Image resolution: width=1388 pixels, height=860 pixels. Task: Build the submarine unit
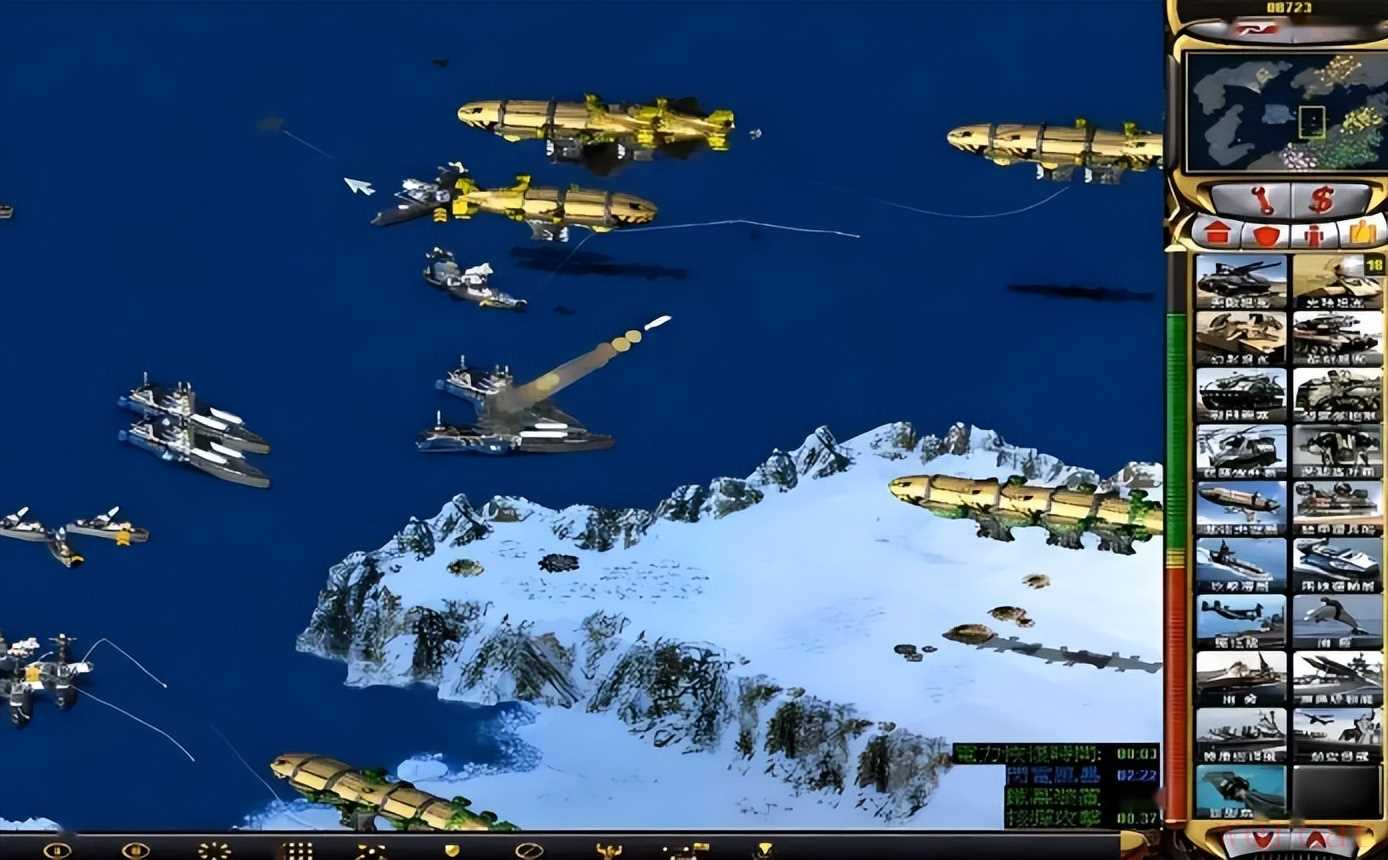(1240, 564)
